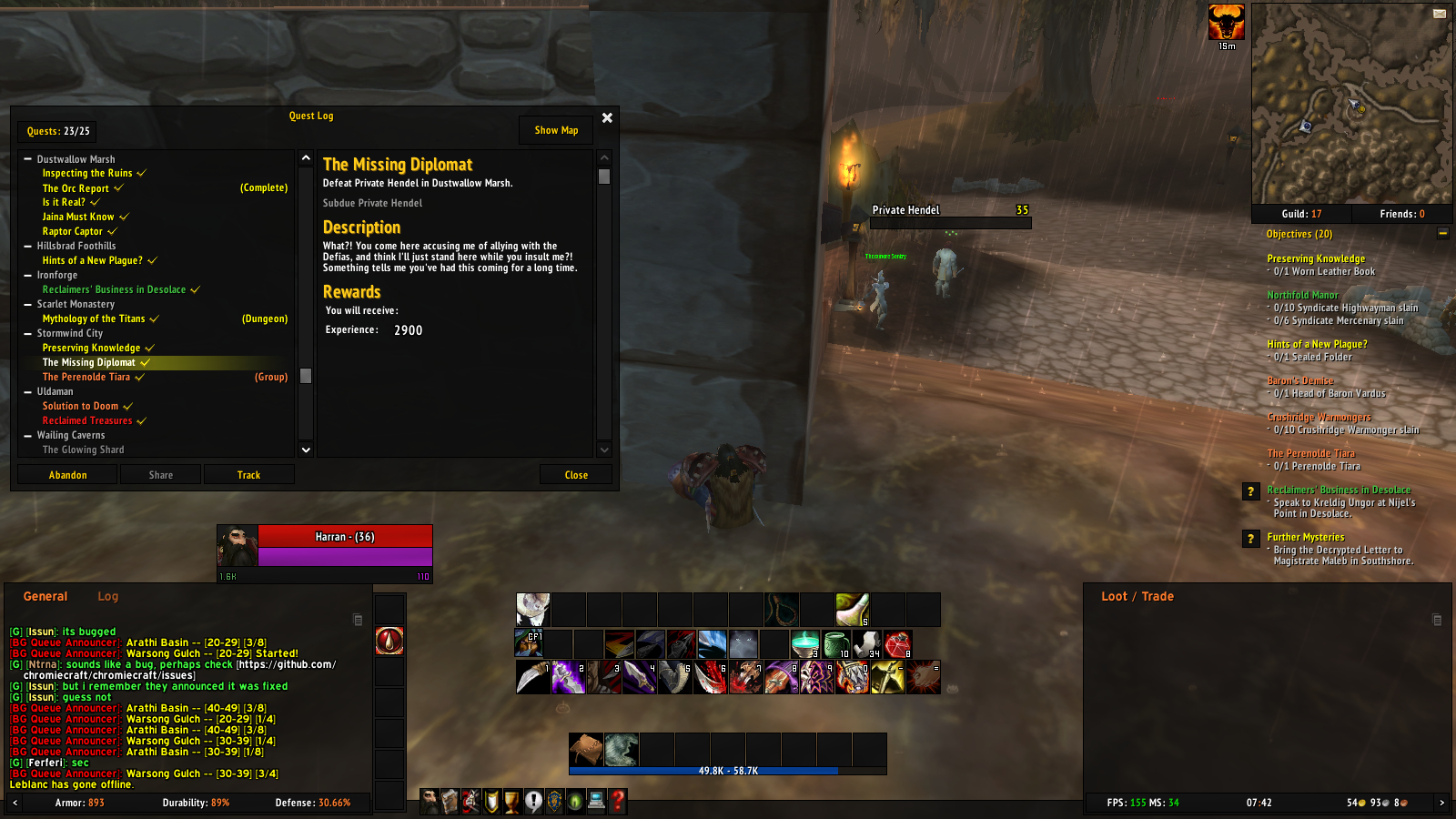Click the computer icon in the micro-menu
1456x819 pixels.
pos(596,803)
